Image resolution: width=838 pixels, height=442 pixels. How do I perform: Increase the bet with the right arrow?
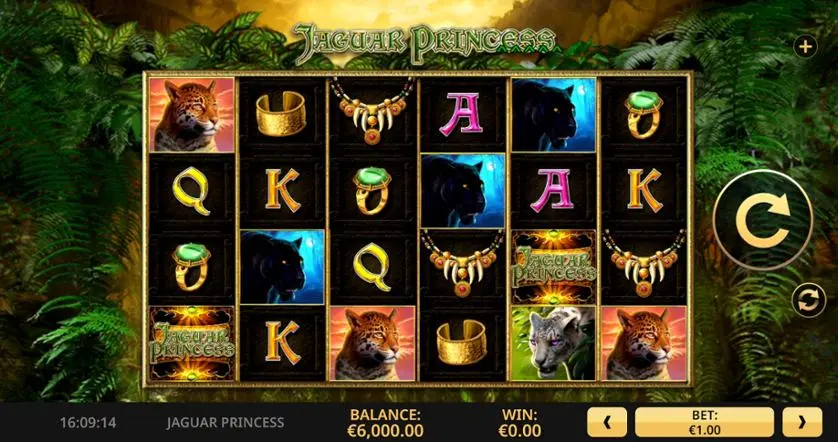pos(802,421)
